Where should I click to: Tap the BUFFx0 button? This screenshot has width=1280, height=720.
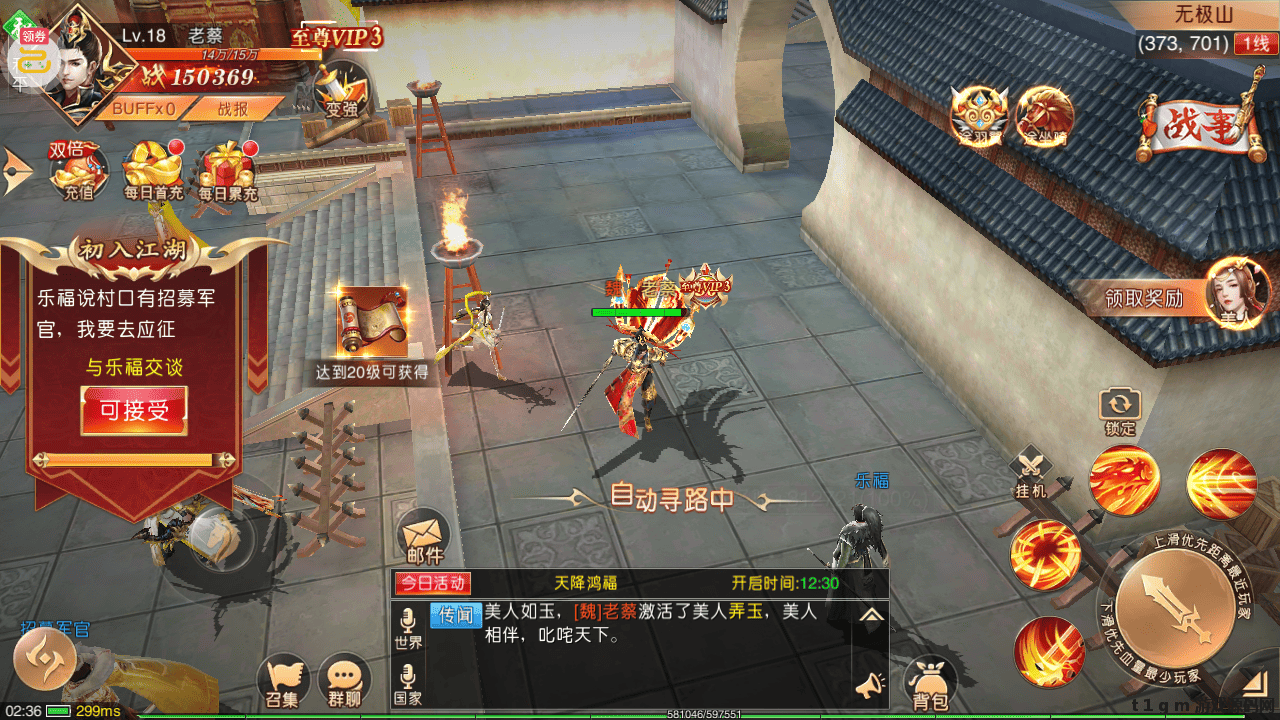[143, 108]
